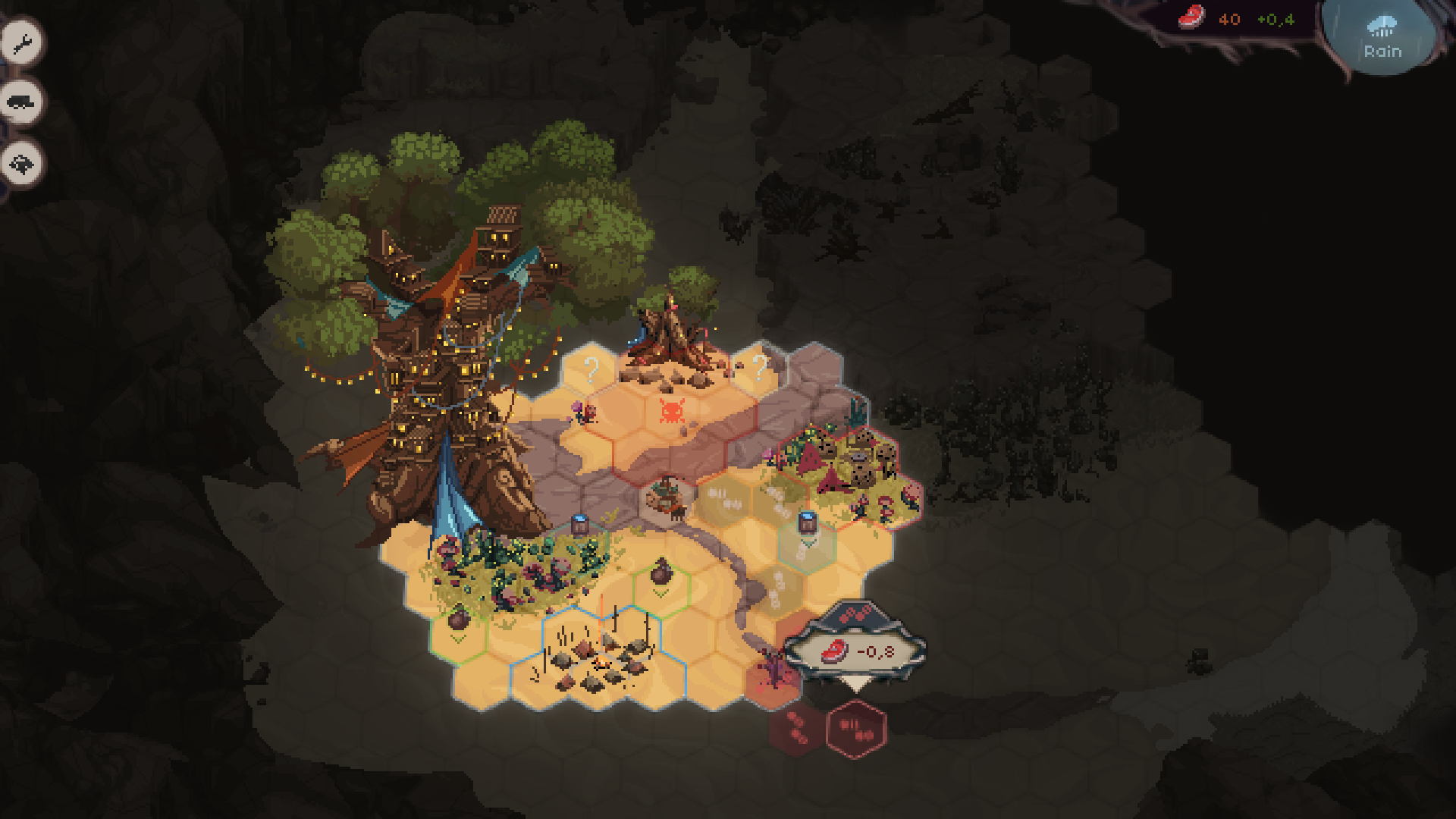Image resolution: width=1456 pixels, height=819 pixels.
Task: Open the wagon caravan panel
Action: point(20,101)
